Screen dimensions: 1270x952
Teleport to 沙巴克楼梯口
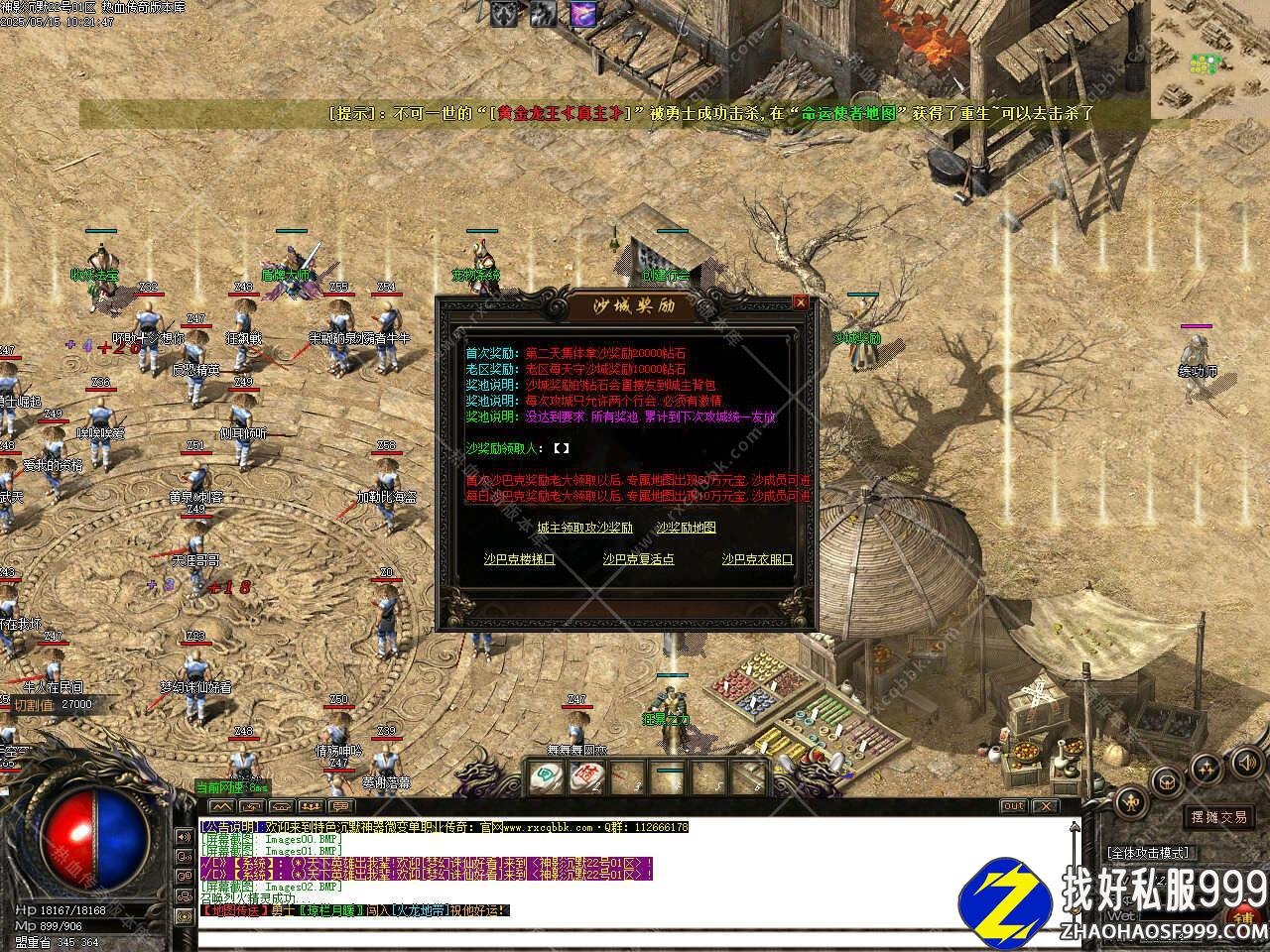click(519, 559)
